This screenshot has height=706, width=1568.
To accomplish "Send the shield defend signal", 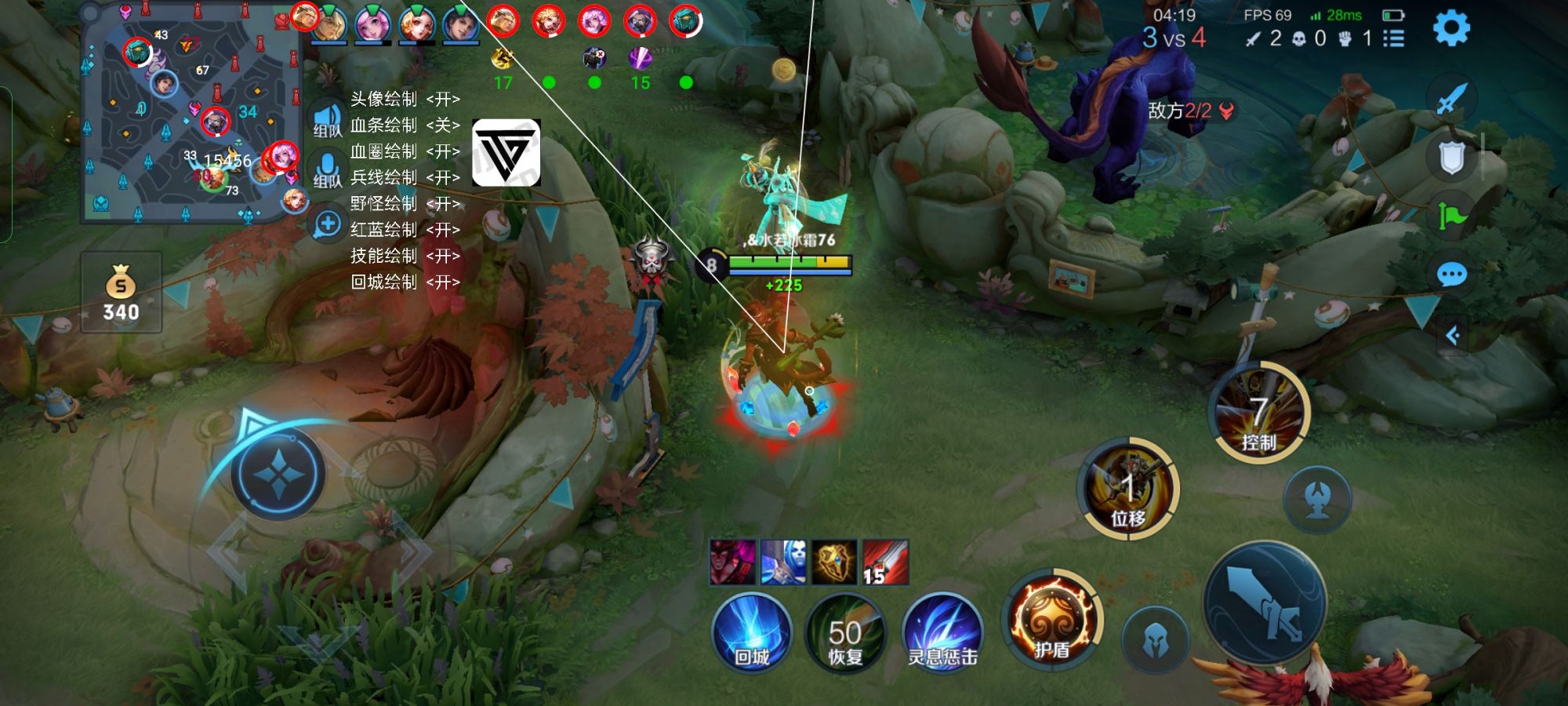I will pyautogui.click(x=1451, y=158).
